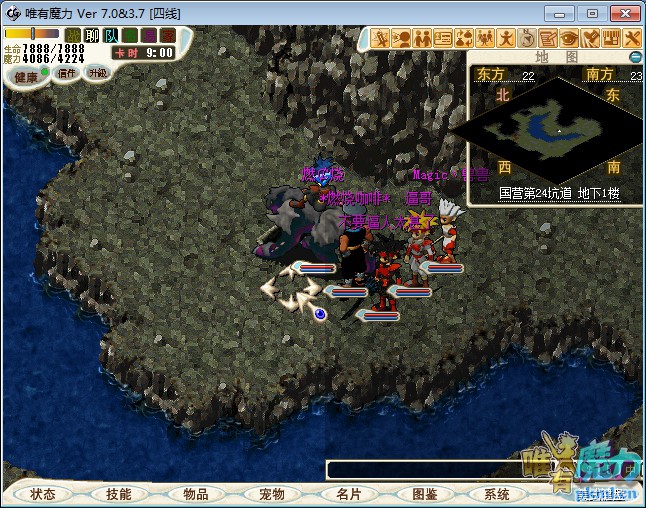The width and height of the screenshot is (646, 508).
Task: Open the 状态 status menu
Action: [43, 494]
